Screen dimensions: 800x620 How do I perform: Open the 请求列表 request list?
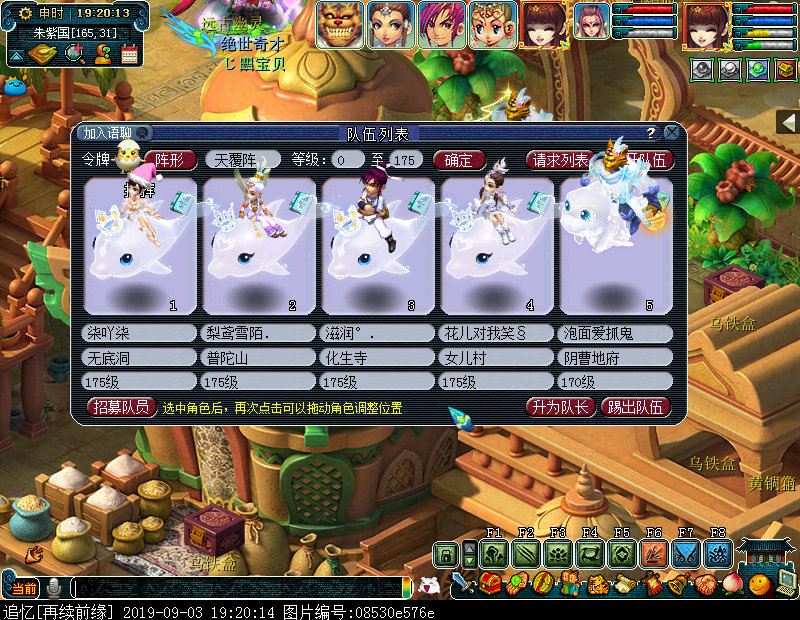tap(560, 160)
